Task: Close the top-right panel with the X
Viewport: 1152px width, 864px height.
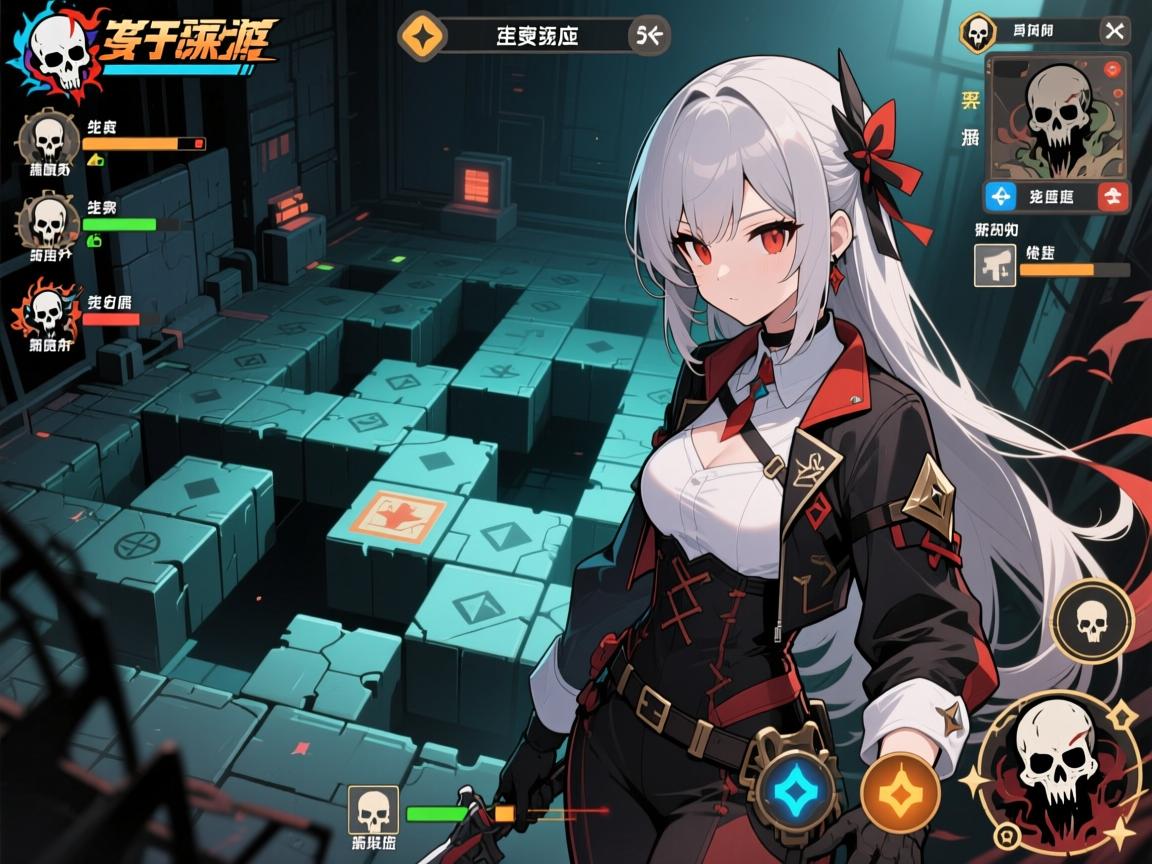Action: coord(1114,31)
